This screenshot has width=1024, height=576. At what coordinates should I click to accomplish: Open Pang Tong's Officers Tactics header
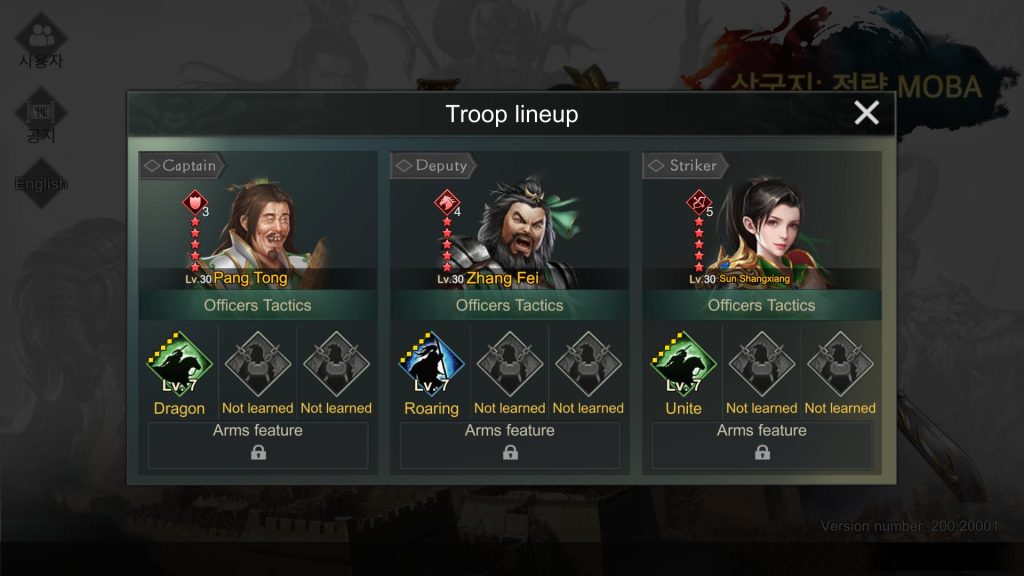tap(257, 305)
